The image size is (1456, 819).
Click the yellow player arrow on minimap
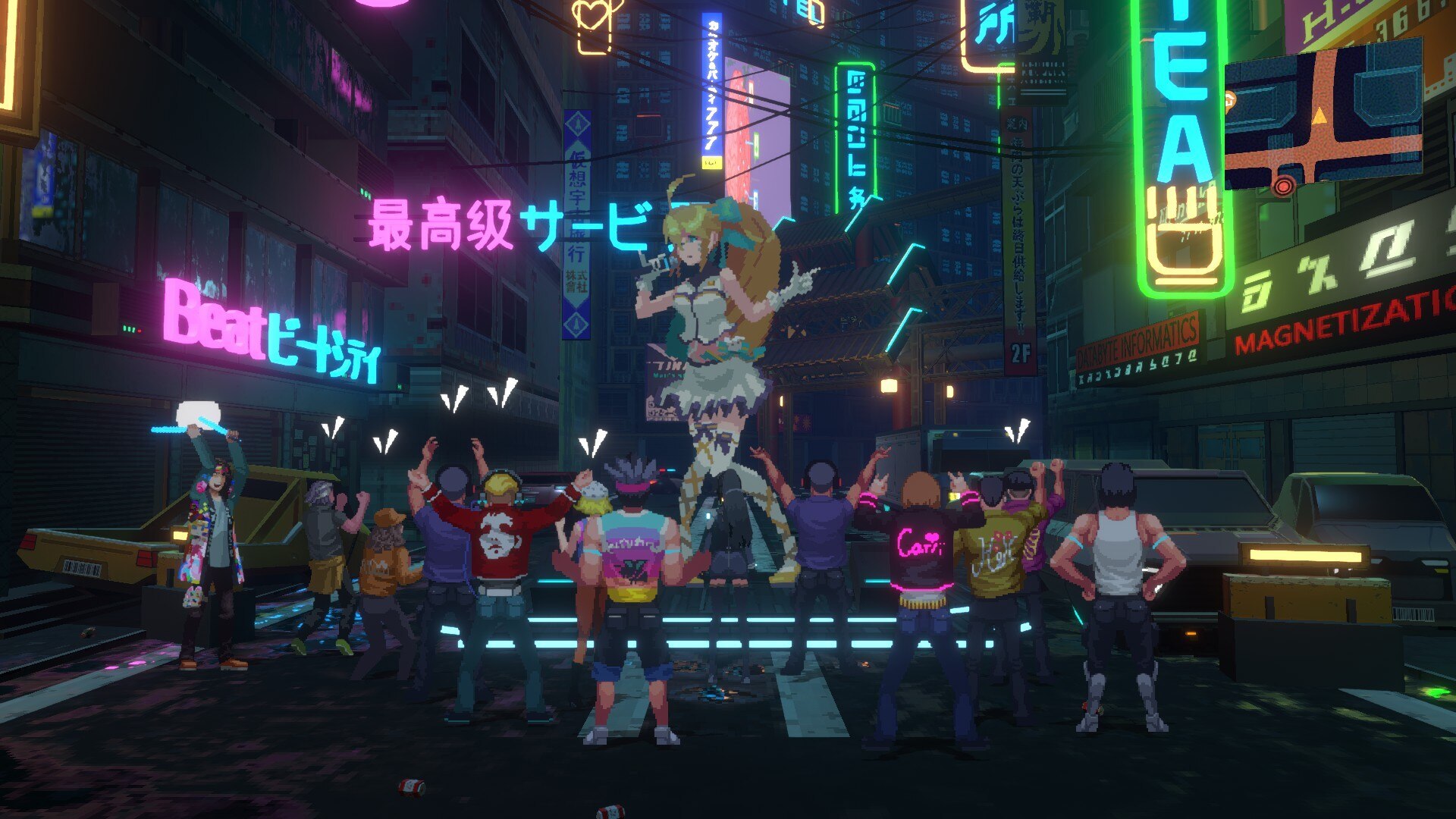tap(1319, 115)
